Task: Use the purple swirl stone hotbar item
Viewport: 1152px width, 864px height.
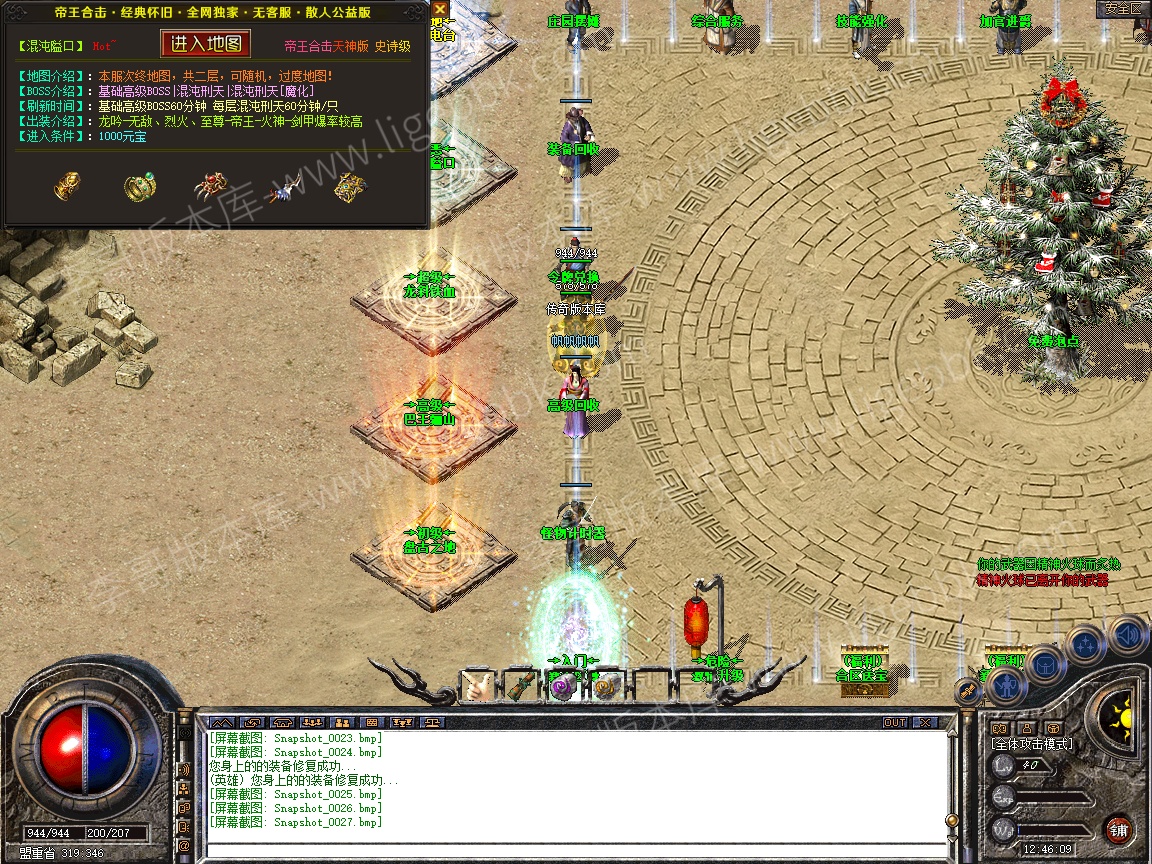Action: [x=561, y=686]
